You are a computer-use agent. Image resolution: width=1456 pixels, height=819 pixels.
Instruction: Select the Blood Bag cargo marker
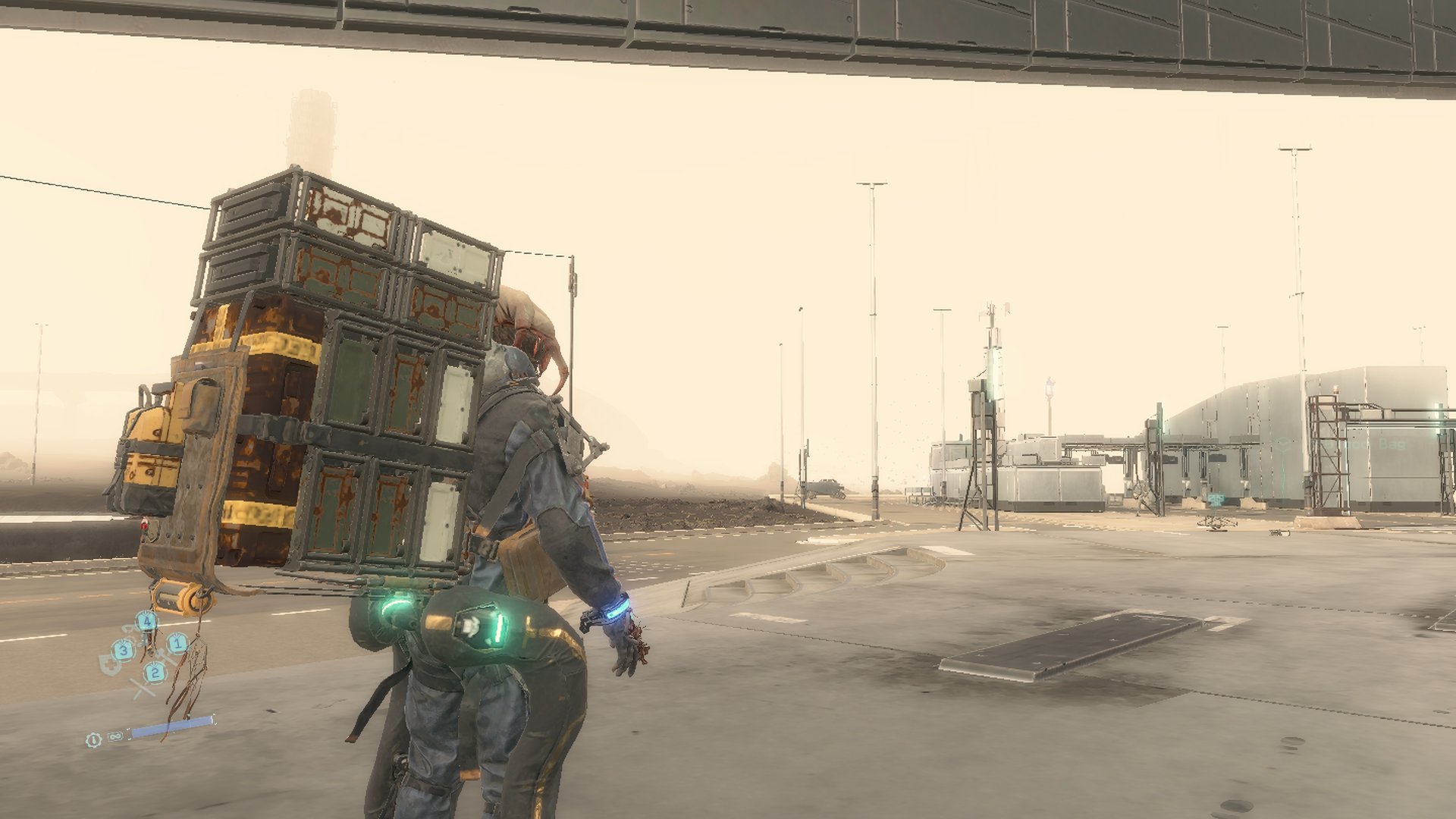[1285, 444]
